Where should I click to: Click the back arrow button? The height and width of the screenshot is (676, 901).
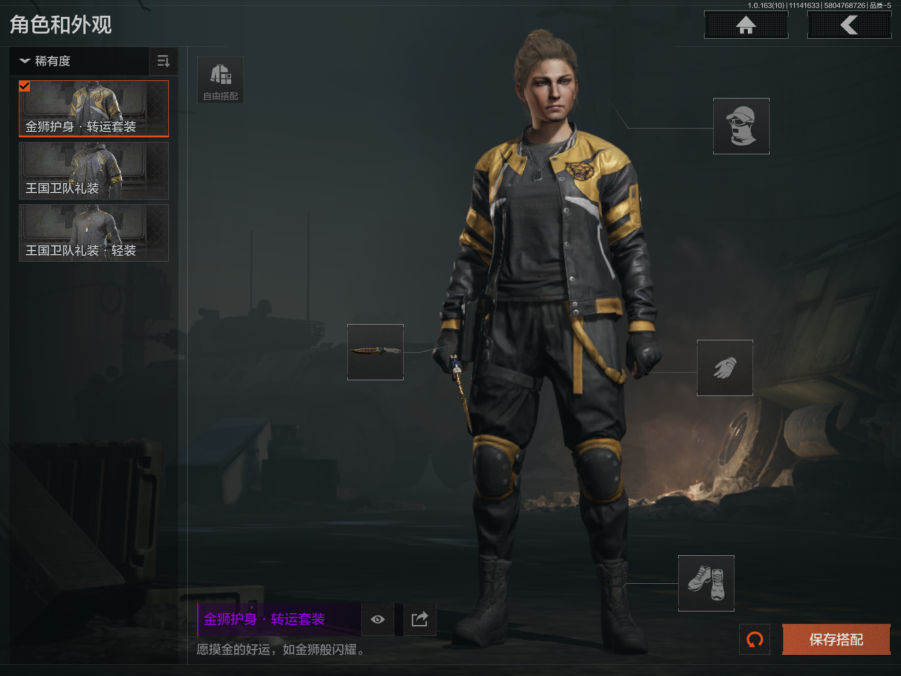pos(849,25)
